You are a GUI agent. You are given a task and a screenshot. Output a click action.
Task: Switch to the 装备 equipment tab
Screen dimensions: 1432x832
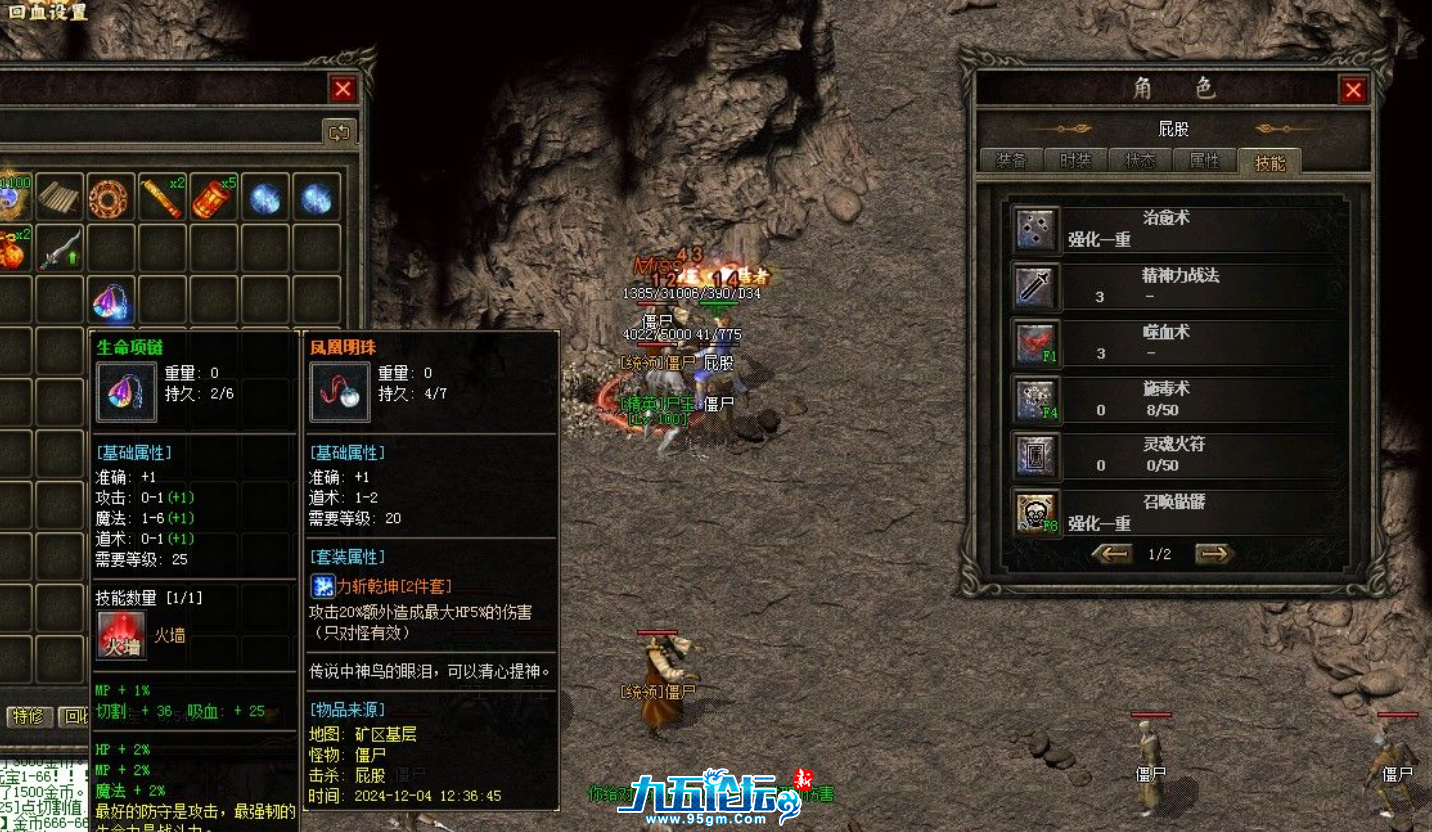tap(1011, 161)
